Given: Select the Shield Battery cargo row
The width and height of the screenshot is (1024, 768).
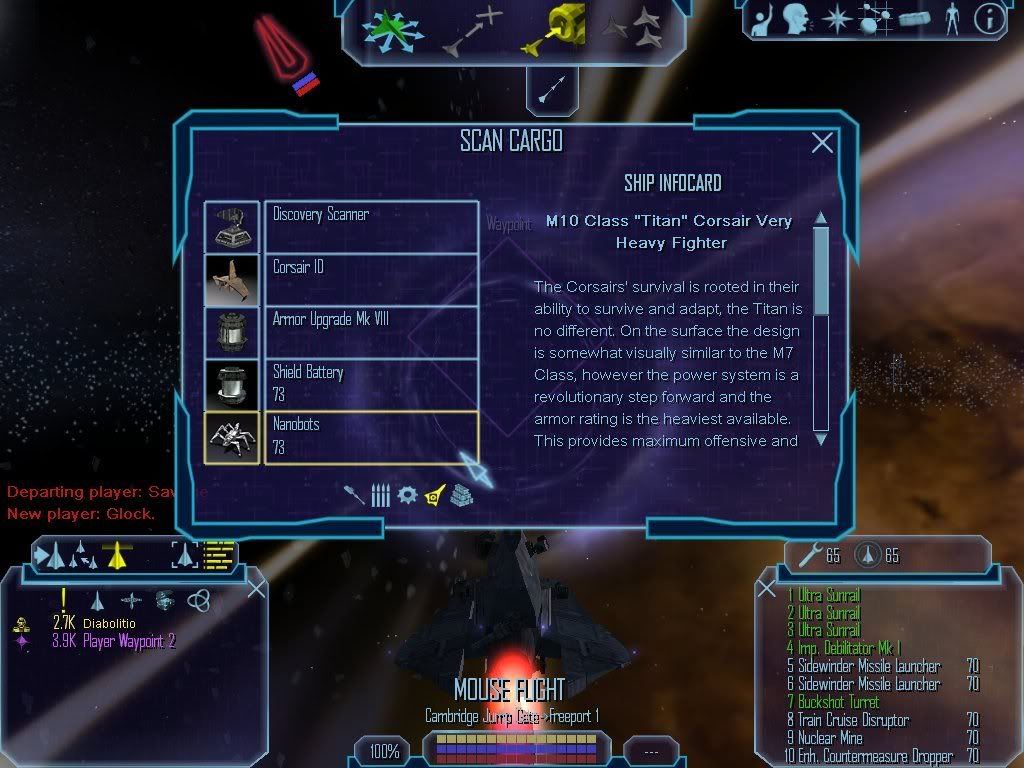Looking at the screenshot, I should (x=370, y=384).
